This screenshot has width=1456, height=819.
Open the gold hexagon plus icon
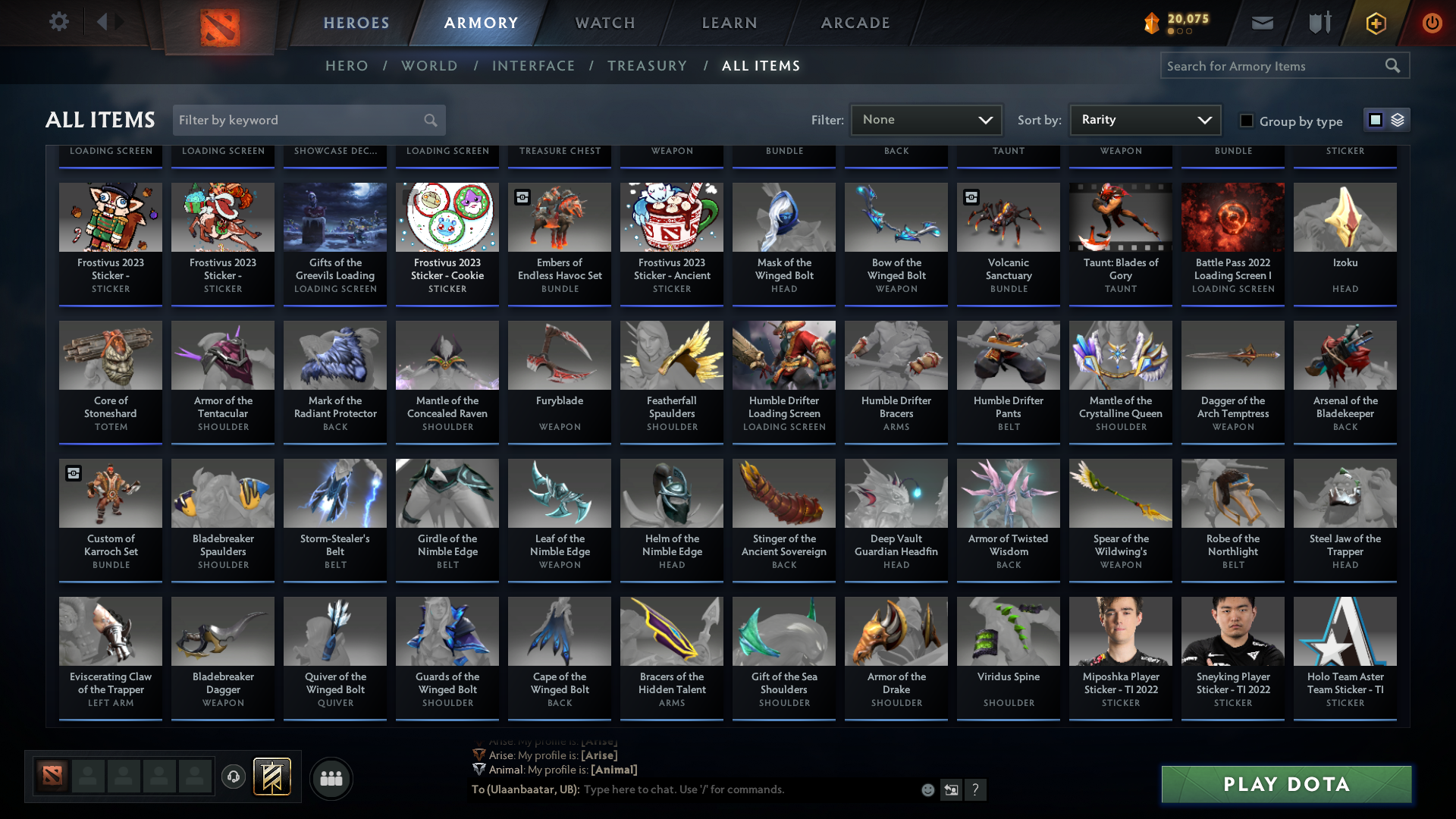[x=1375, y=23]
